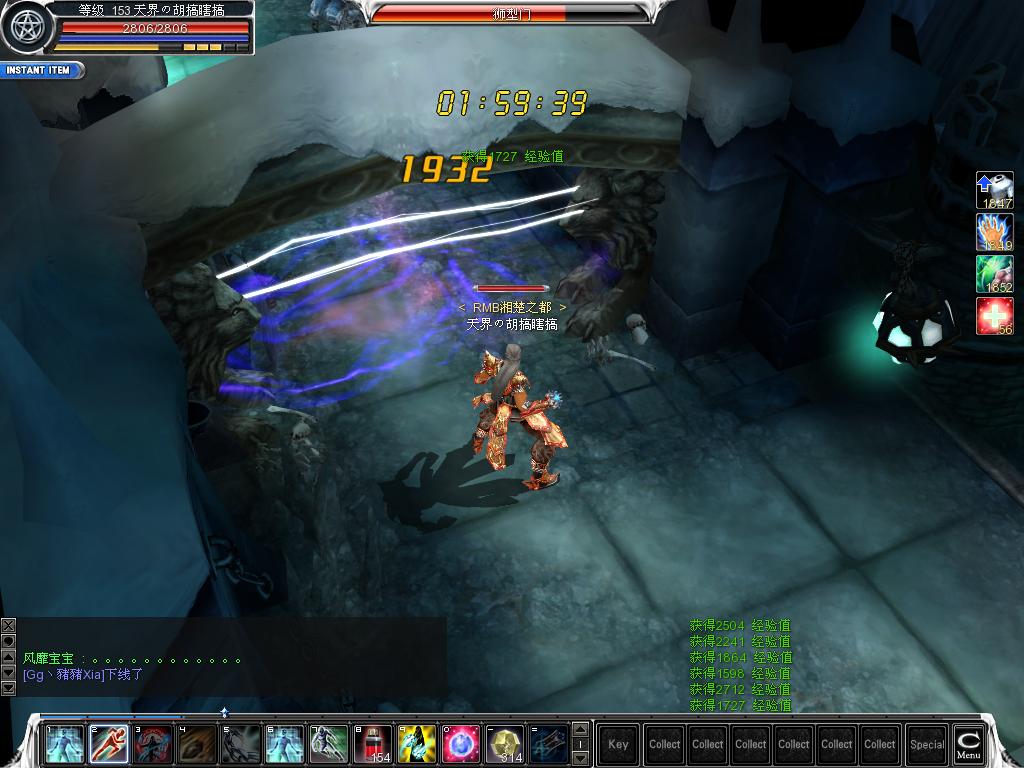The height and width of the screenshot is (768, 1024).
Task: Click the glowing hand buff icon
Action: tap(994, 232)
